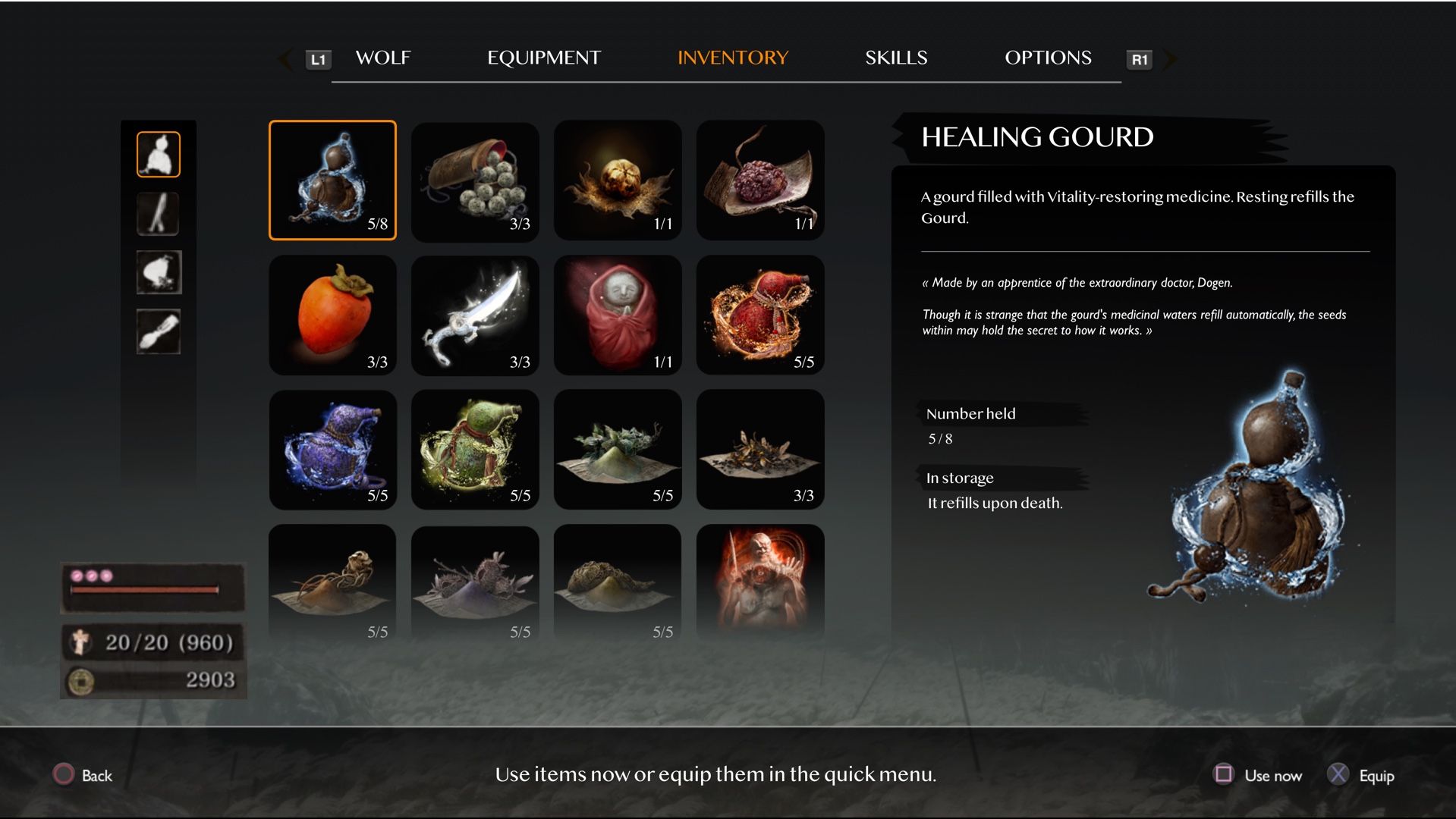Choose the green gourd item
Viewport: 1456px width, 819px height.
(x=475, y=449)
